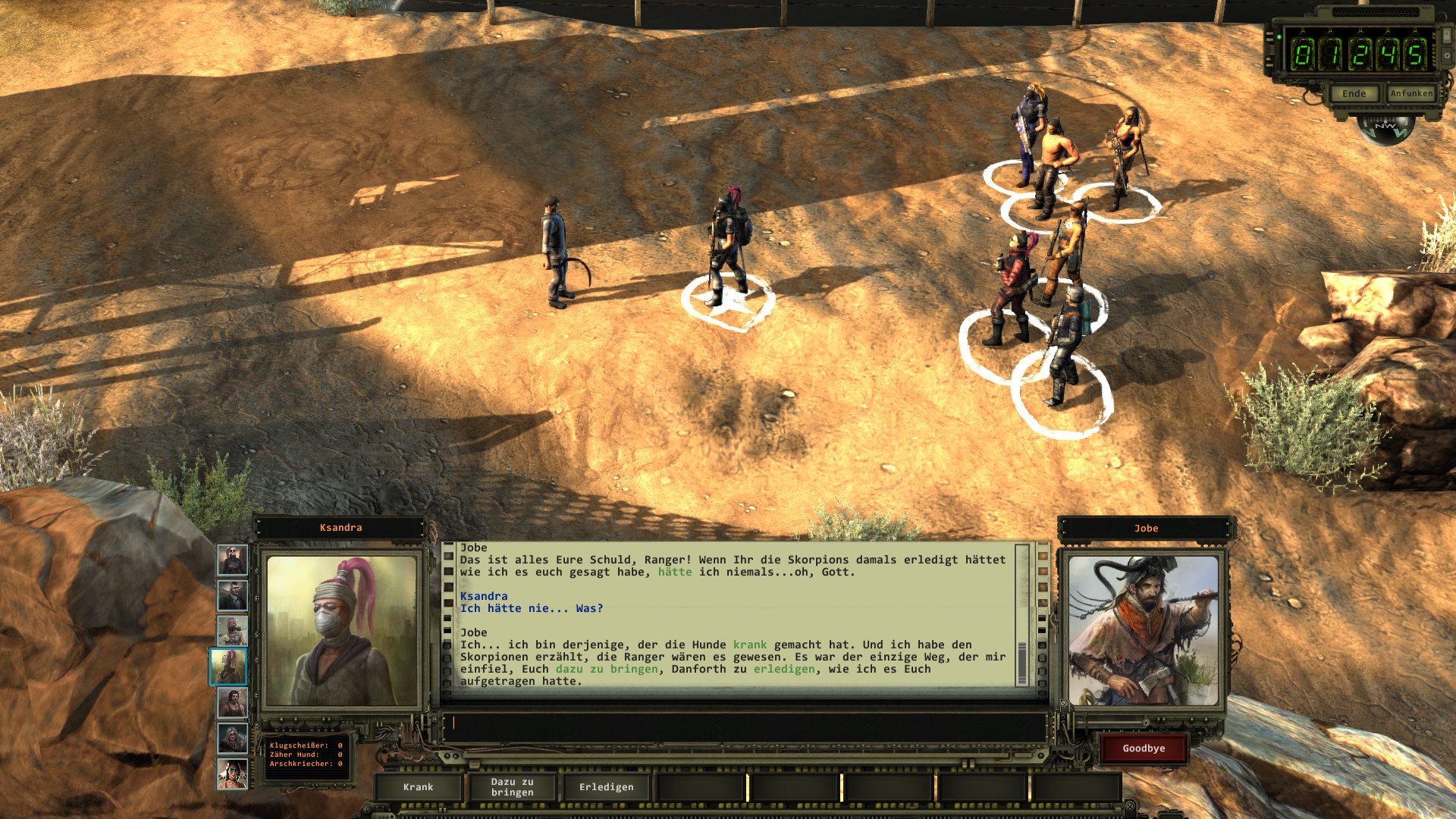The width and height of the screenshot is (1456, 819).
Task: Click Jobe's large NPC portrait
Action: coord(1143,631)
